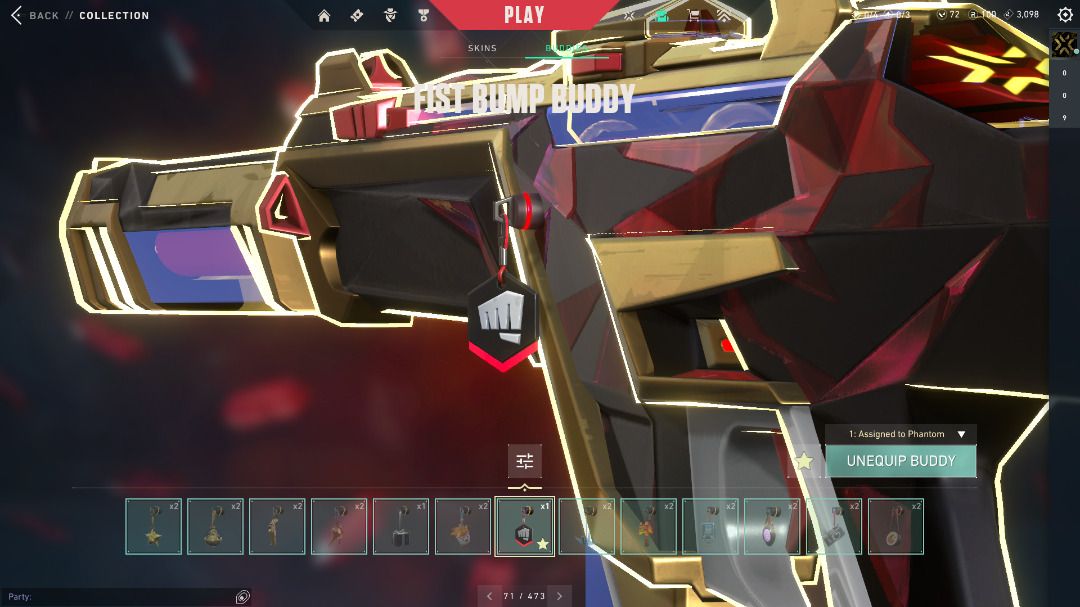
Task: Click the player card avatar in top-right
Action: tap(1064, 46)
